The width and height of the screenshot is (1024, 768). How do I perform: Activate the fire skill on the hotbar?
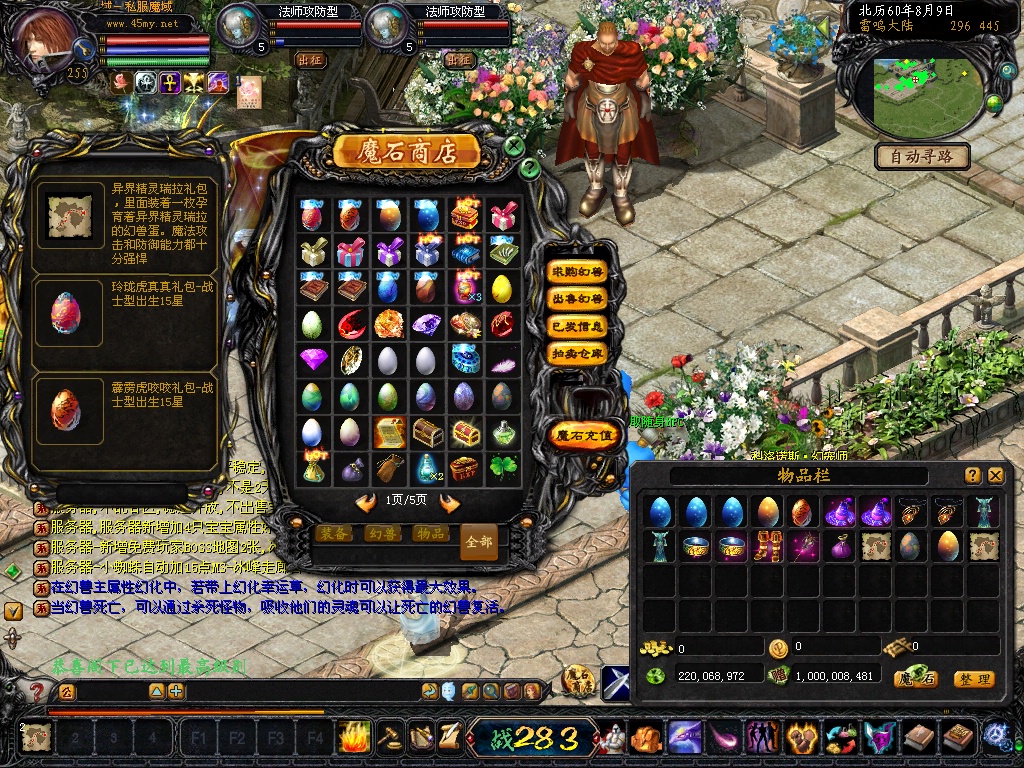pyautogui.click(x=353, y=739)
